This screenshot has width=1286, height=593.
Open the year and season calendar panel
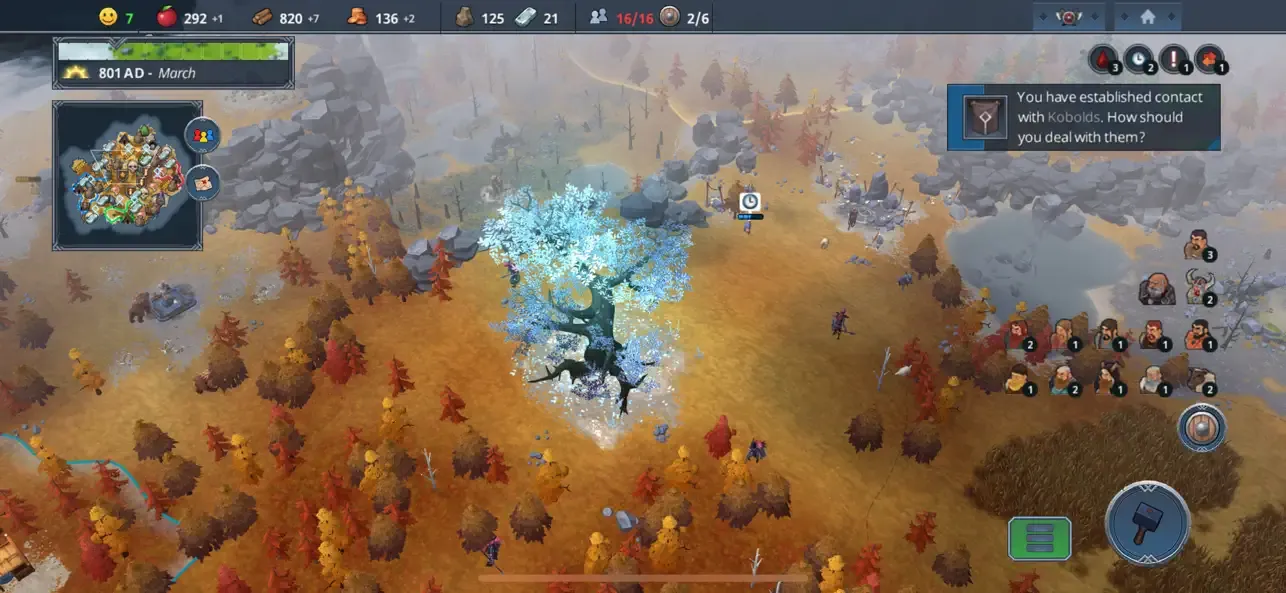pos(173,63)
